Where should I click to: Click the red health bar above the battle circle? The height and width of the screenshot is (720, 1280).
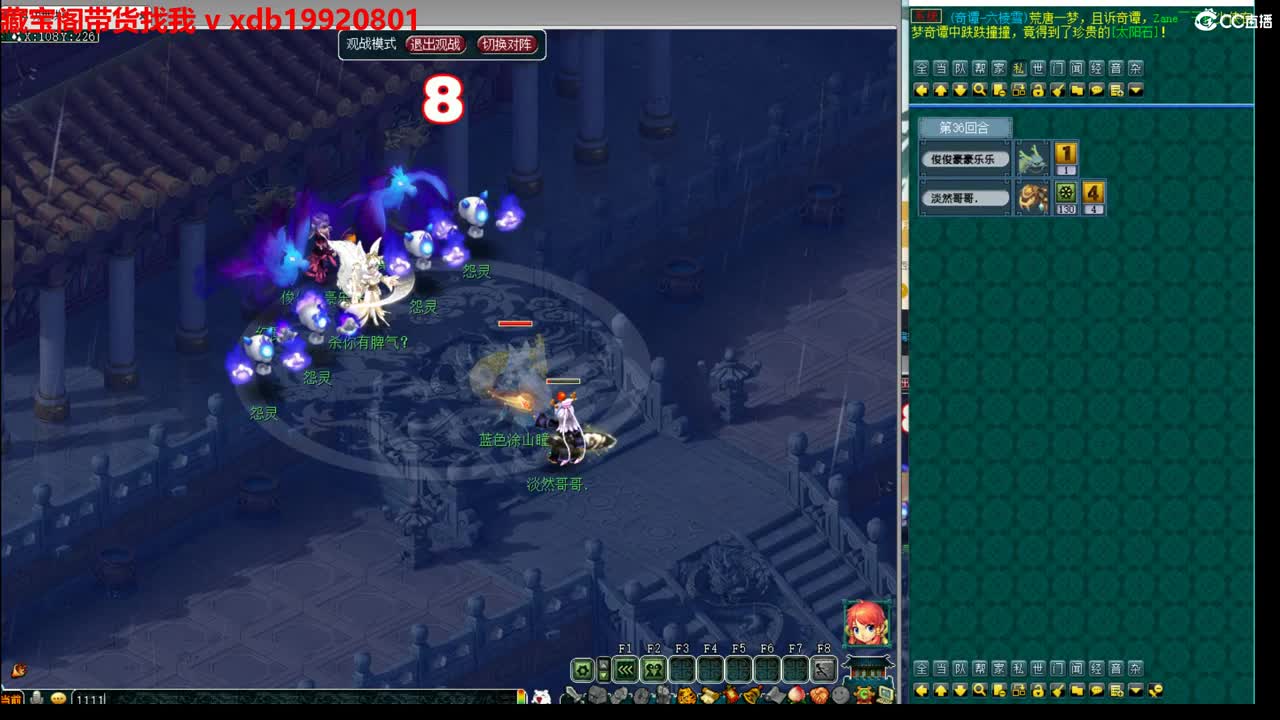pyautogui.click(x=513, y=323)
